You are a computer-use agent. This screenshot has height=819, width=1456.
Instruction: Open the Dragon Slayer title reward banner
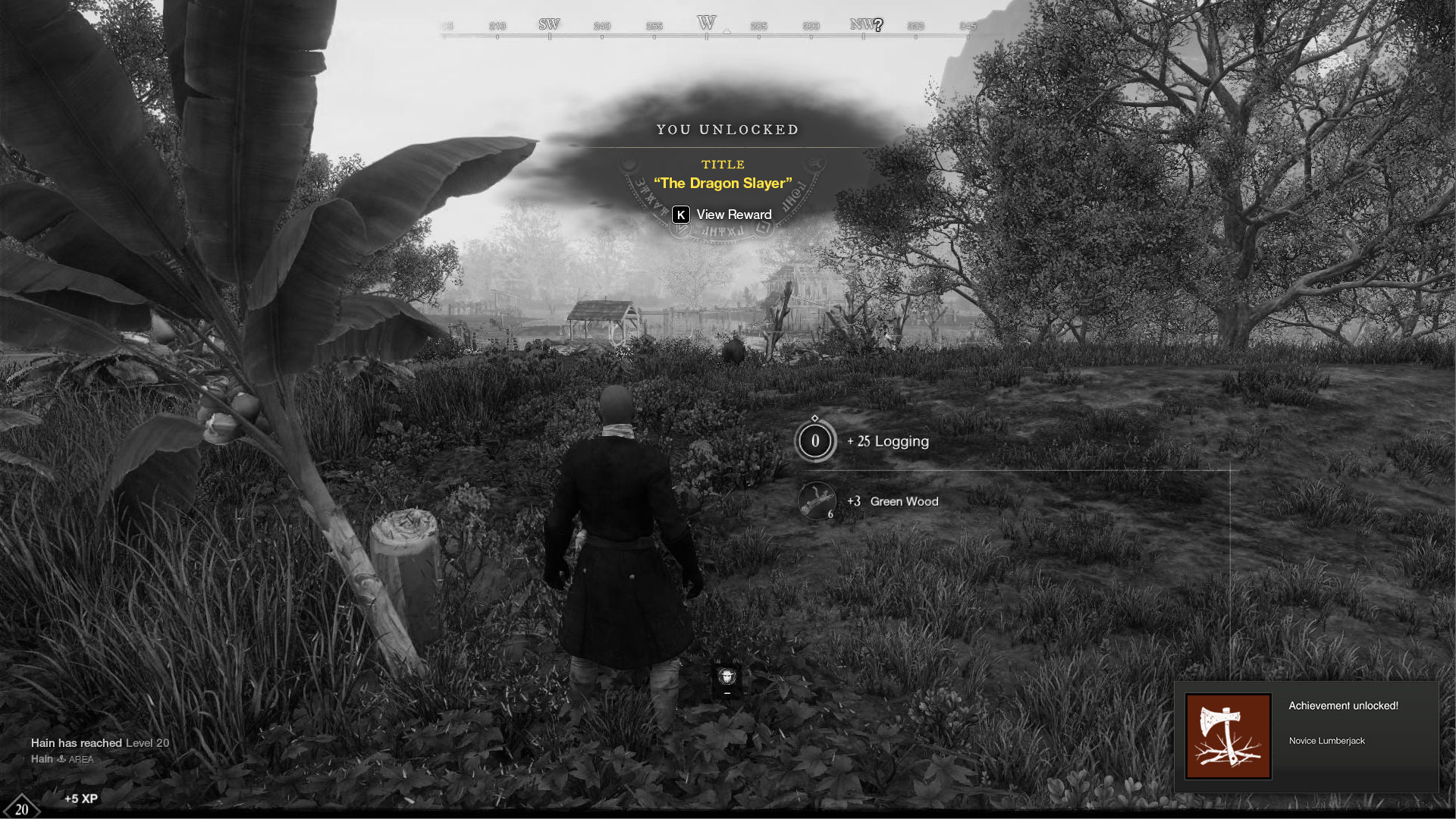pos(723,183)
